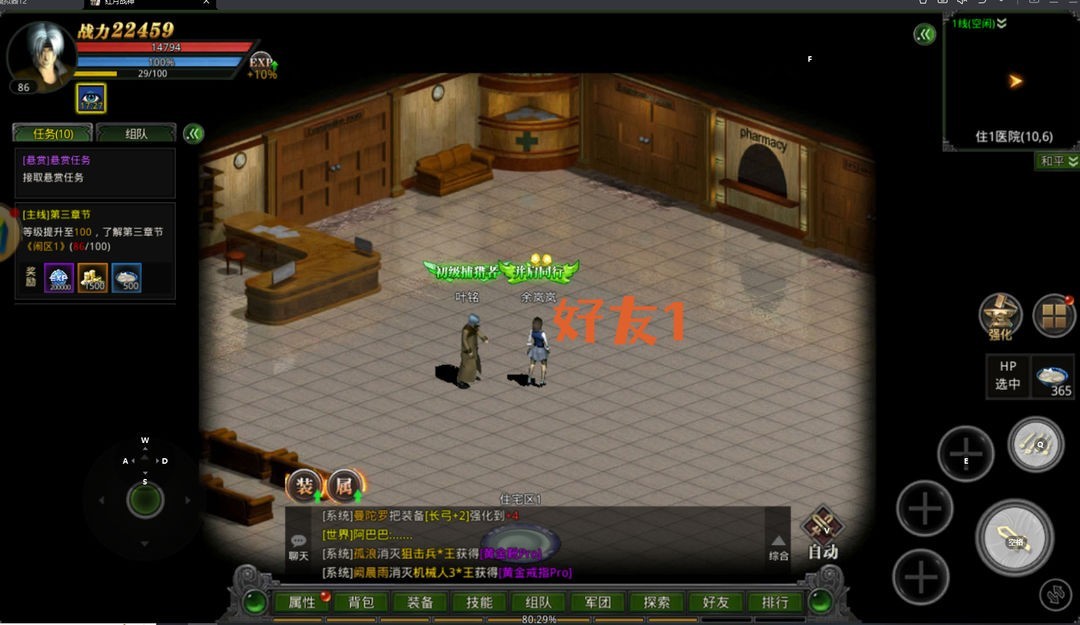This screenshot has height=625, width=1080.
Task: Open the 背包 backpack
Action: (x=360, y=602)
